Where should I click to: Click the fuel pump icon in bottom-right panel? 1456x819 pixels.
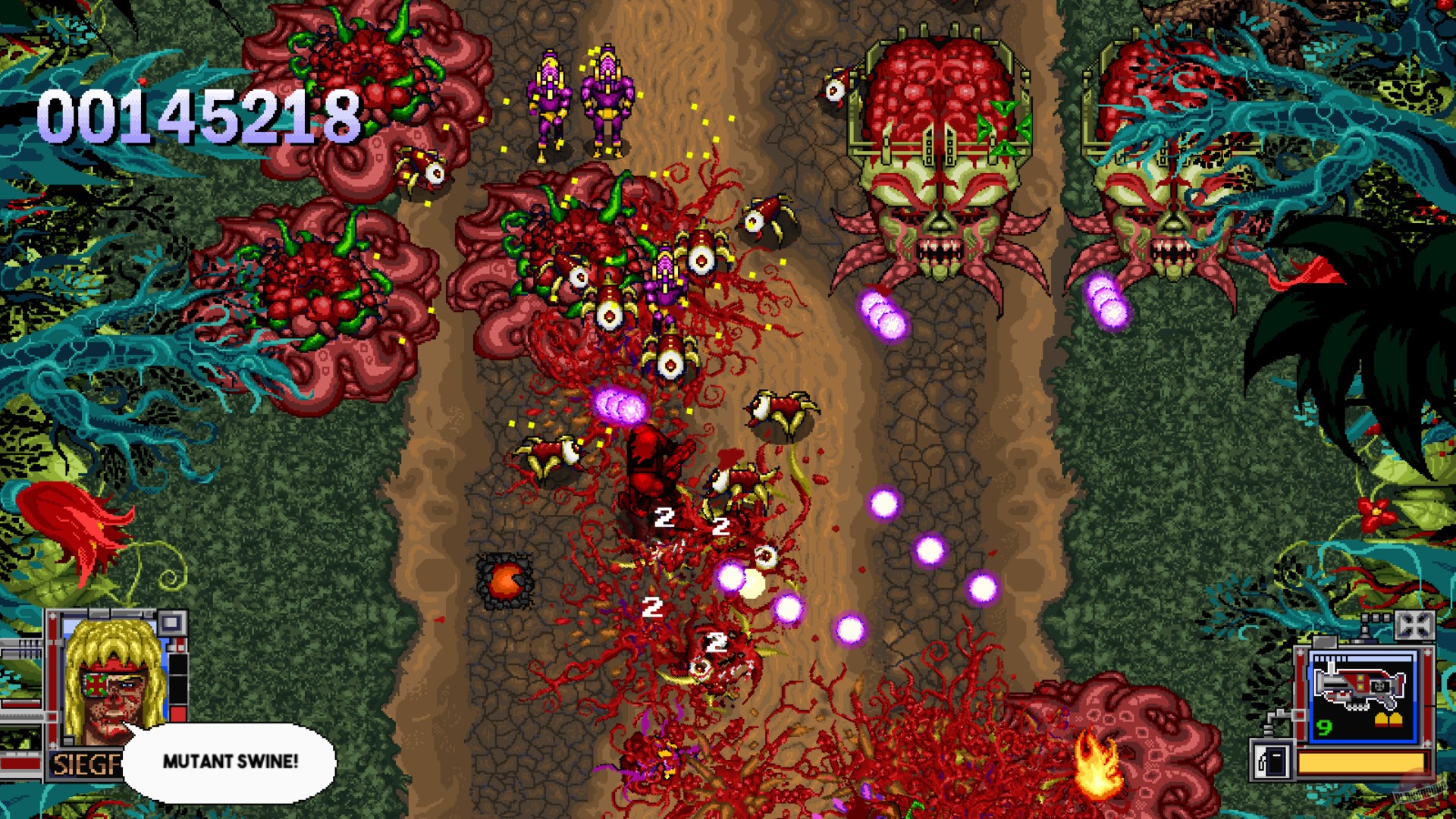1271,761
